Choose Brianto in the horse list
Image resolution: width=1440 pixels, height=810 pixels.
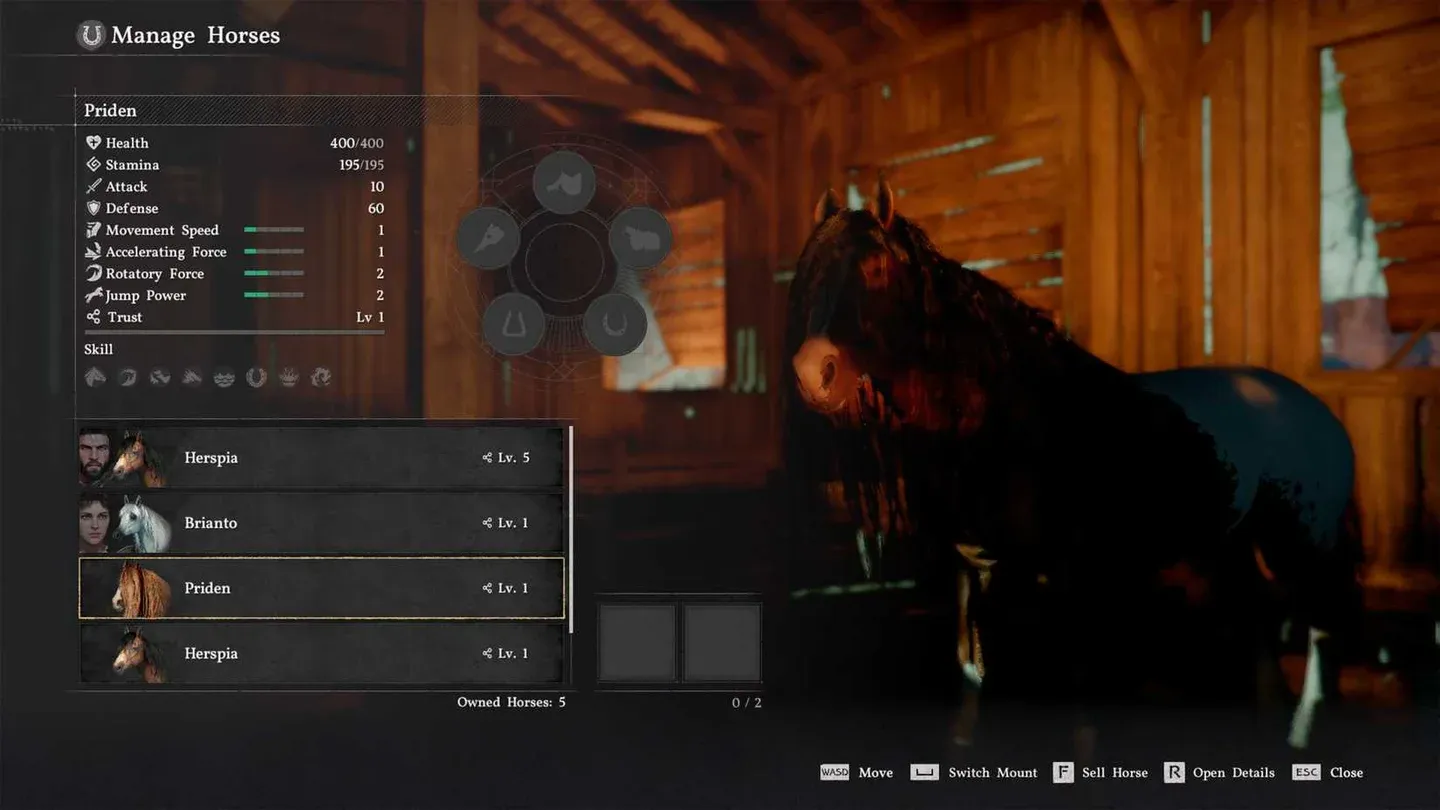pyautogui.click(x=321, y=523)
